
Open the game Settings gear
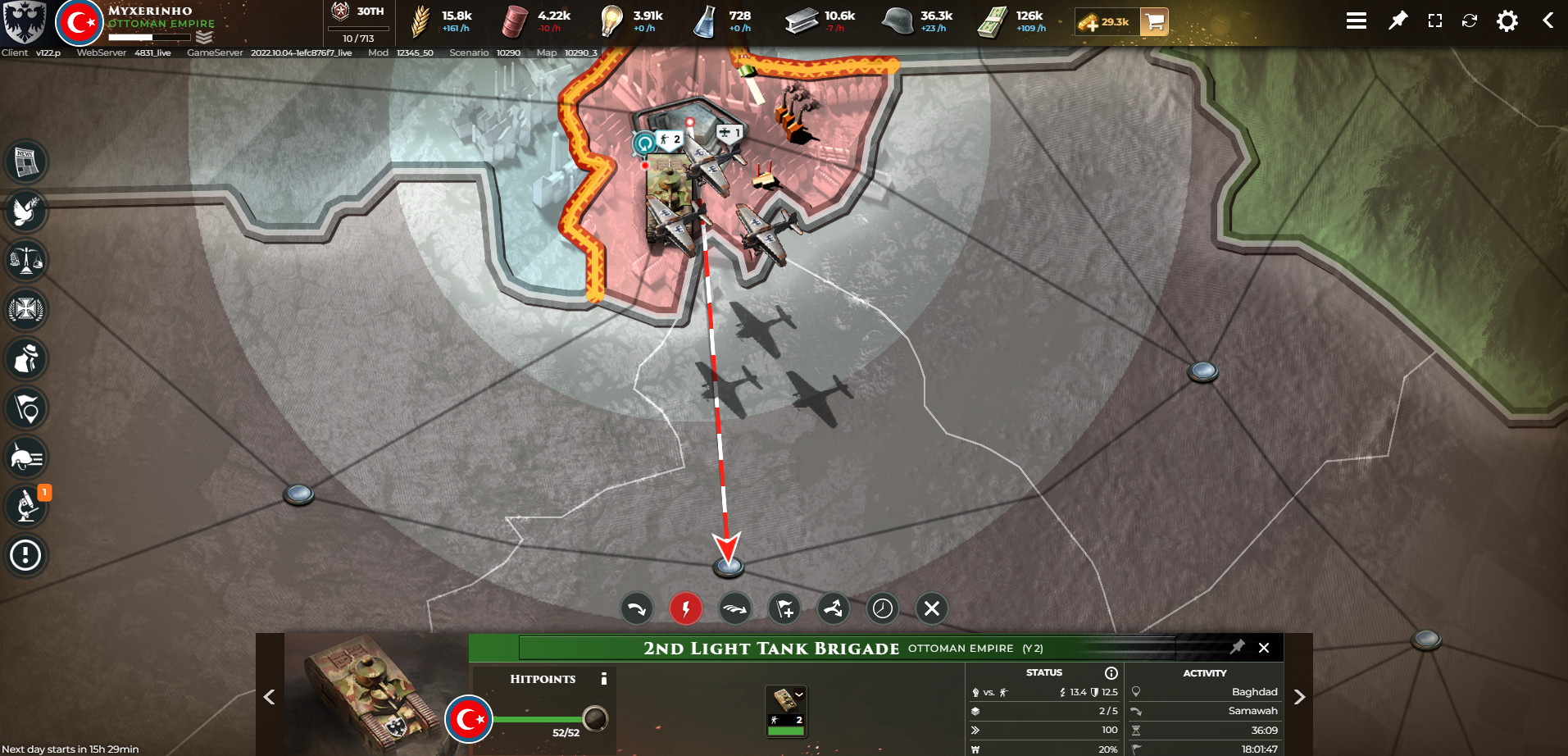coord(1507,20)
